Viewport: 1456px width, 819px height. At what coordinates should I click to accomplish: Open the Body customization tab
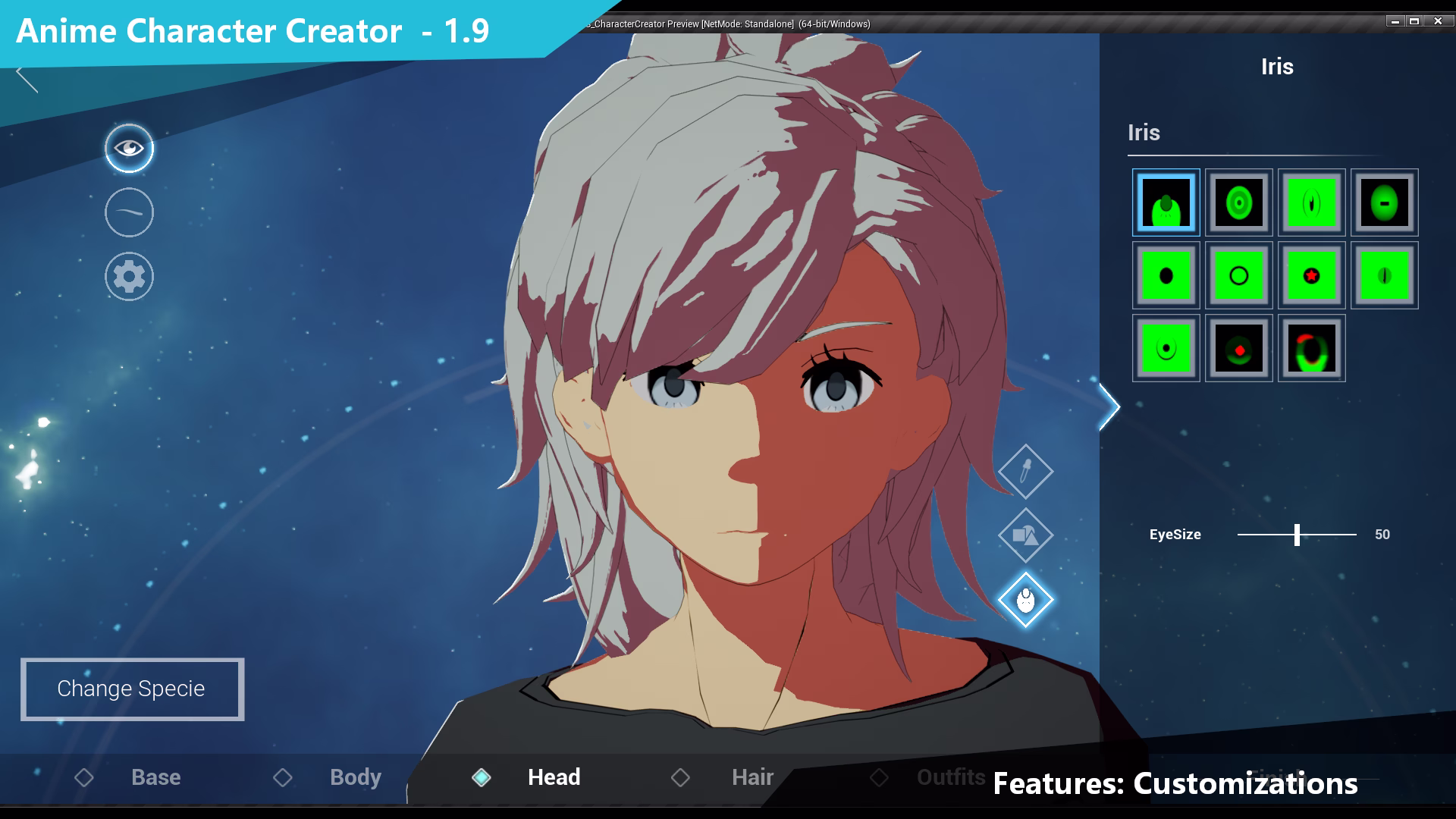pos(355,777)
